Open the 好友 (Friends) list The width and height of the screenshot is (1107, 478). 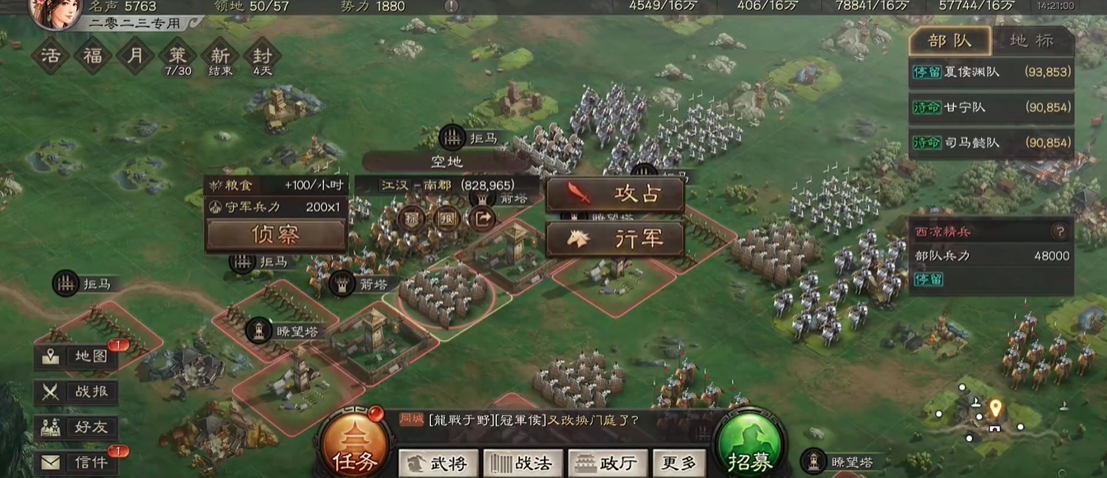pyautogui.click(x=78, y=427)
